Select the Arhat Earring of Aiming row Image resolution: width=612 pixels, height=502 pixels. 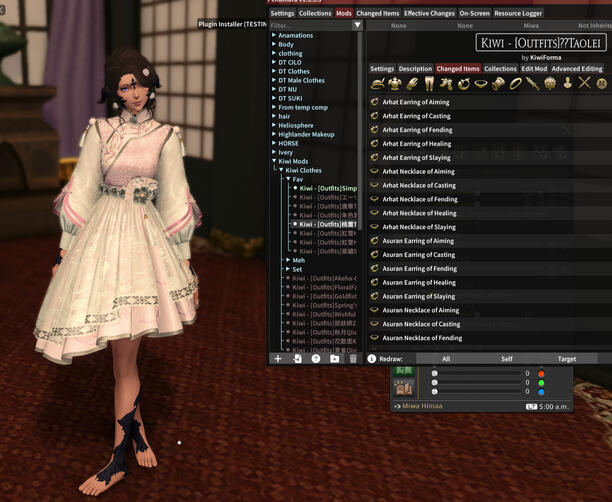click(x=416, y=102)
